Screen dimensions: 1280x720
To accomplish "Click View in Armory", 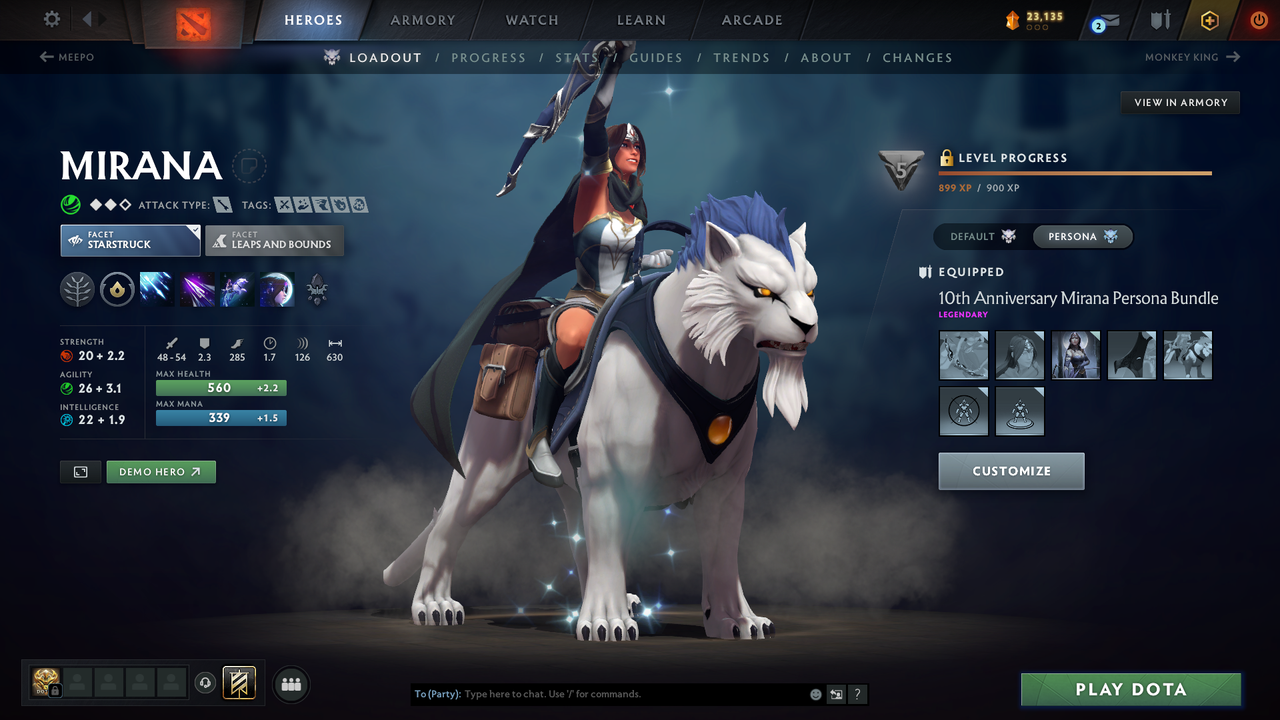I will pyautogui.click(x=1180, y=102).
